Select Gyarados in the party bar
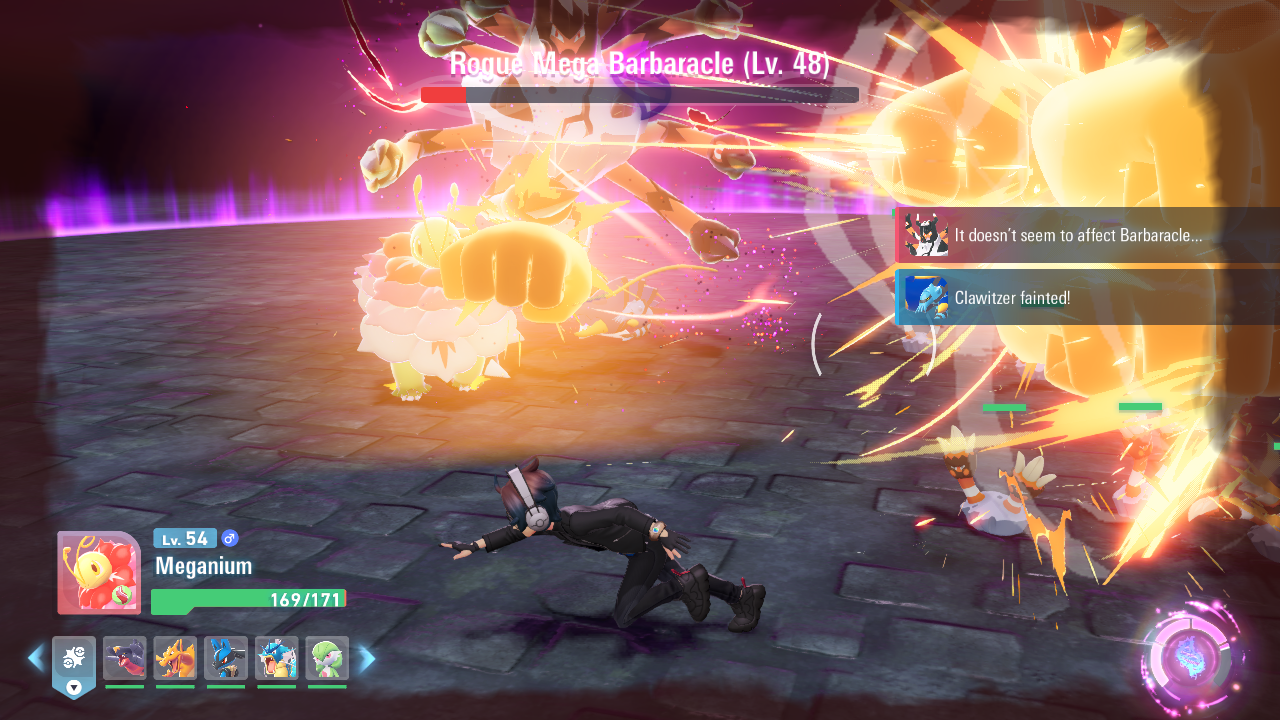1280x720 pixels. point(276,658)
